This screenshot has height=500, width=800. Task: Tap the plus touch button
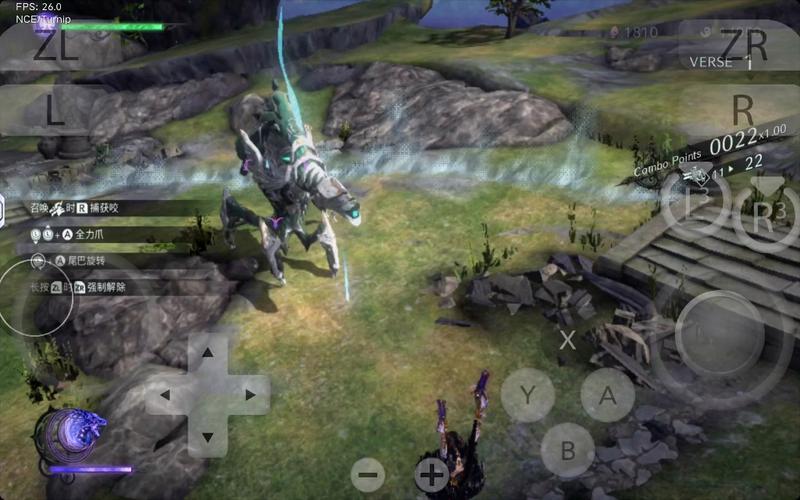(432, 474)
